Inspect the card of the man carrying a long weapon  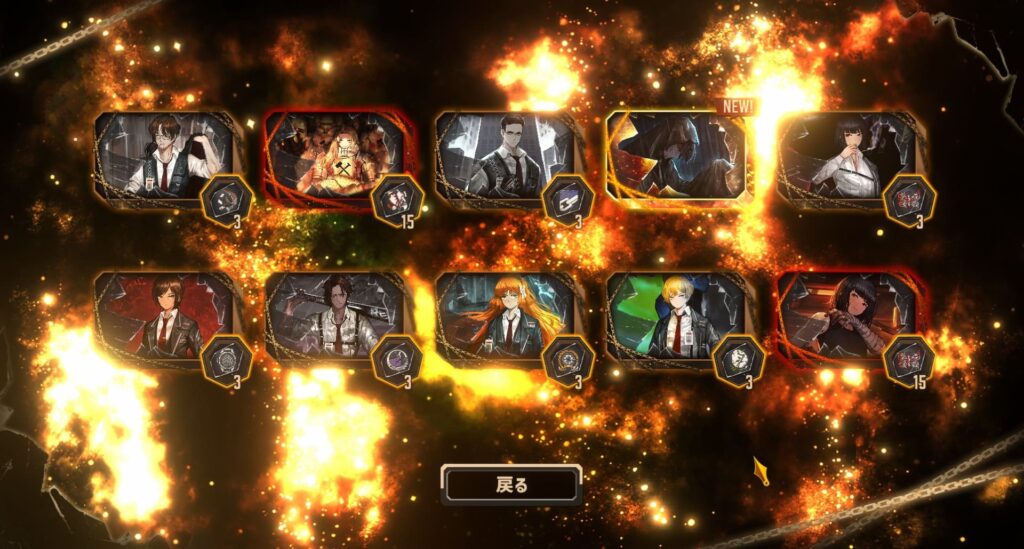(x=335, y=315)
